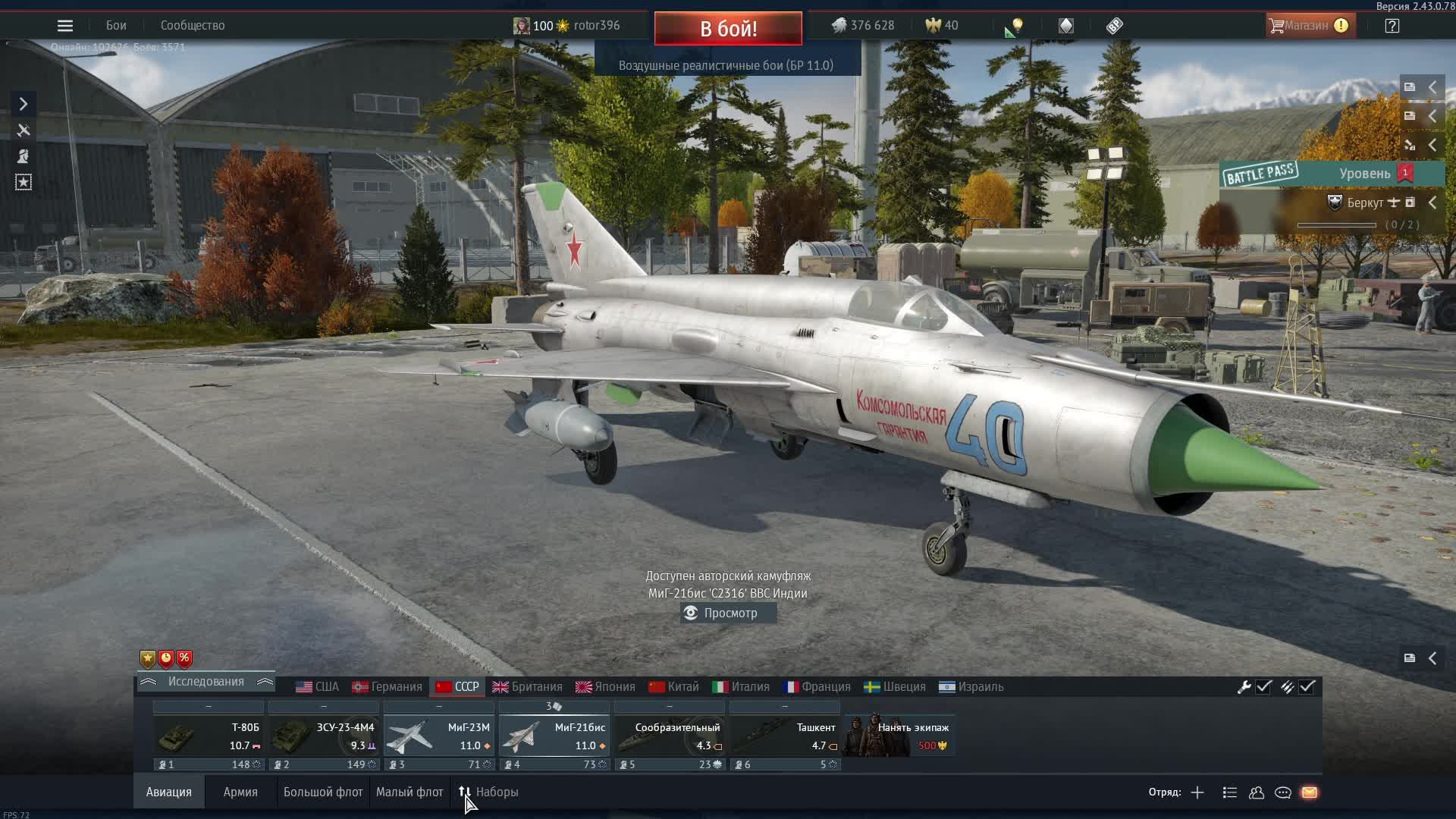Change the game mode Воздушные реалистичные бои
The width and height of the screenshot is (1456, 819).
click(726, 65)
